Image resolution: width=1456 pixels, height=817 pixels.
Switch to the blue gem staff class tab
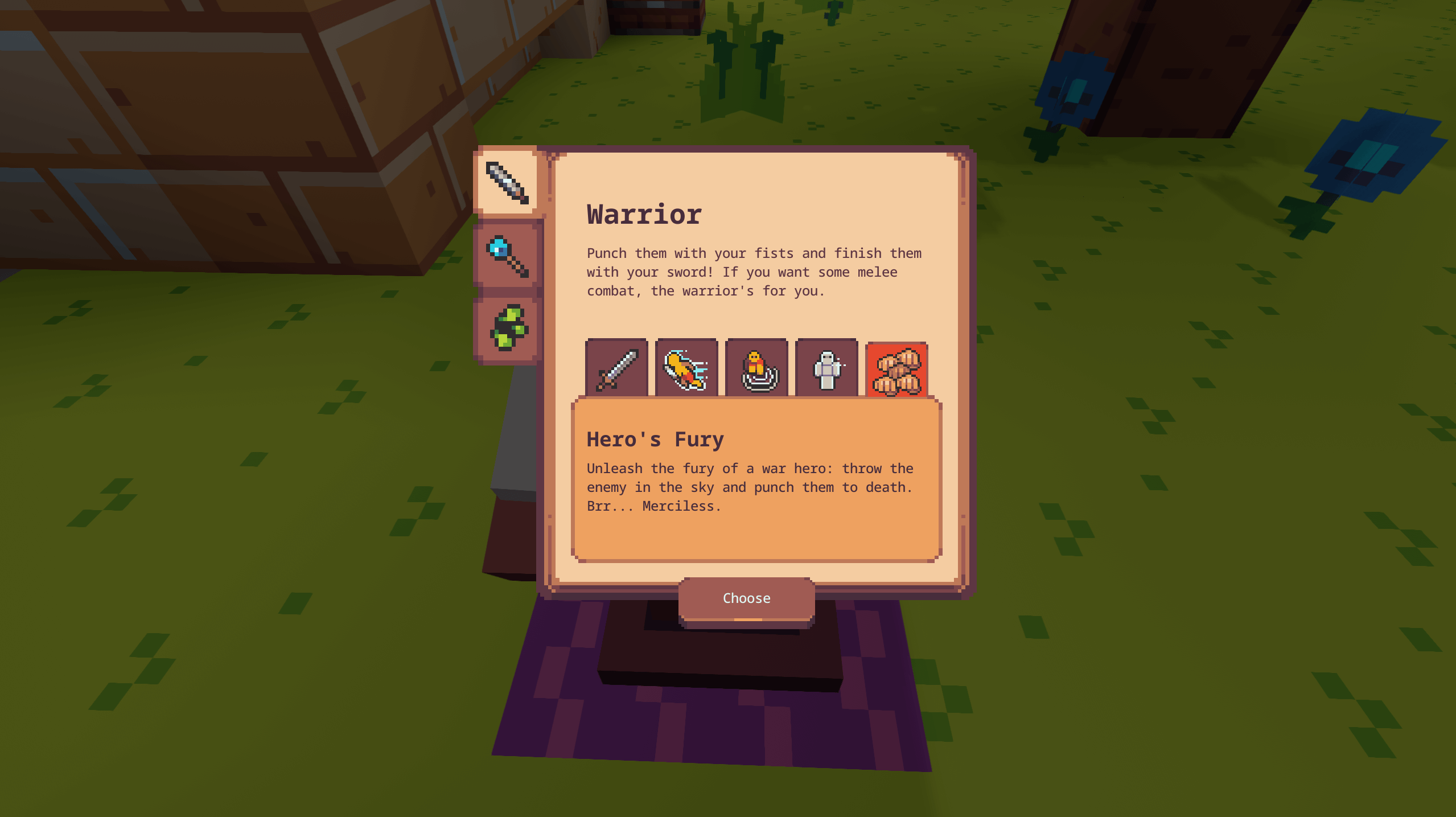[507, 256]
